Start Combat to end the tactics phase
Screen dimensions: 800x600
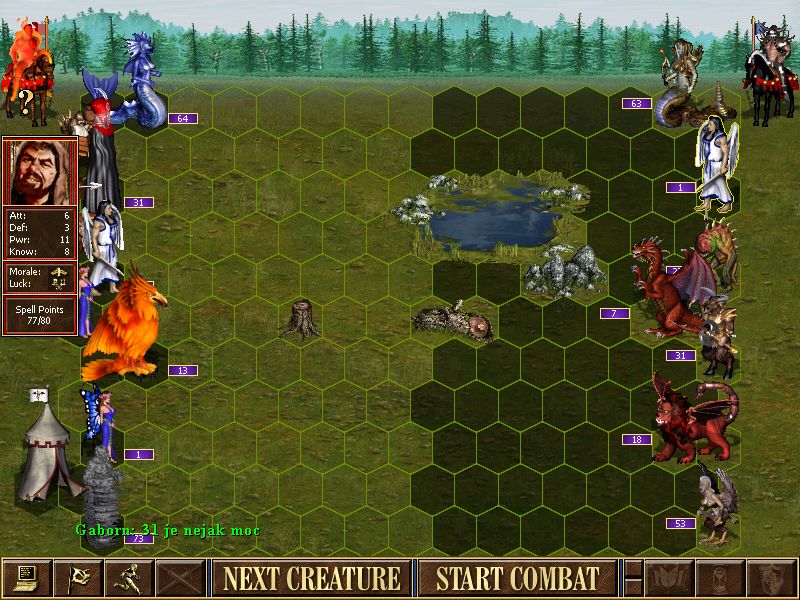click(x=517, y=578)
